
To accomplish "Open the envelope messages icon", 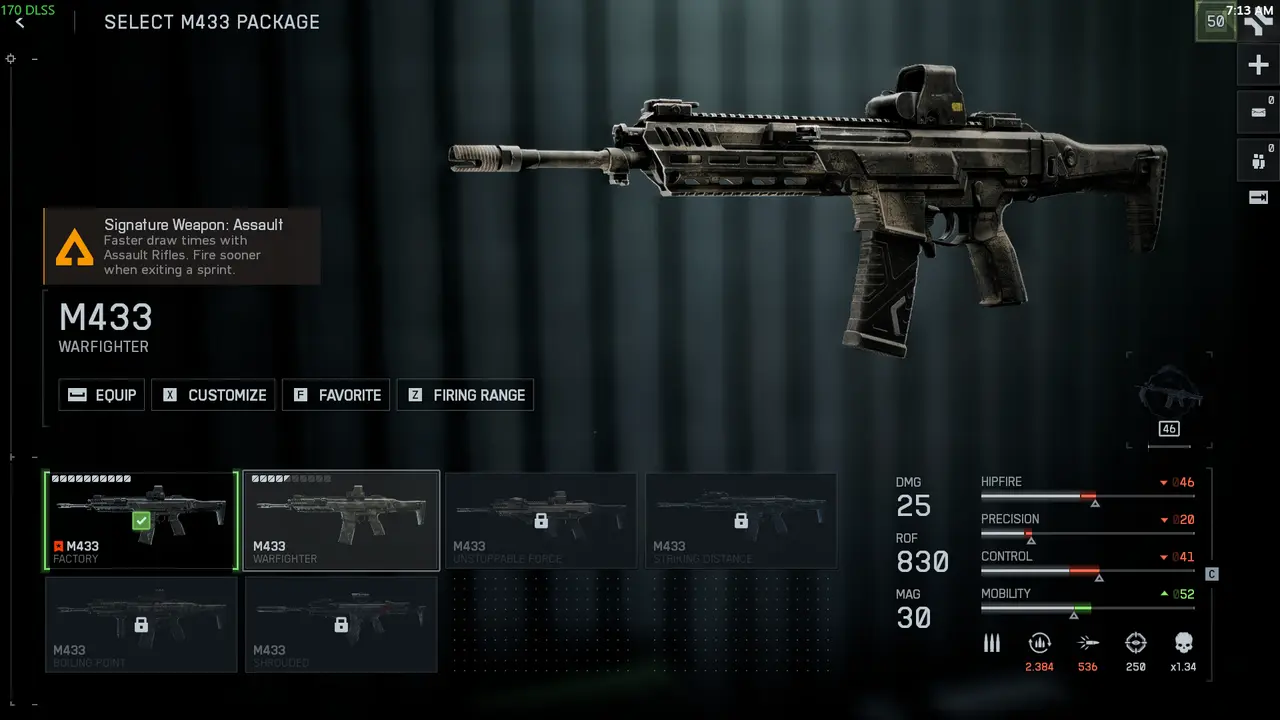I will [x=1258, y=112].
